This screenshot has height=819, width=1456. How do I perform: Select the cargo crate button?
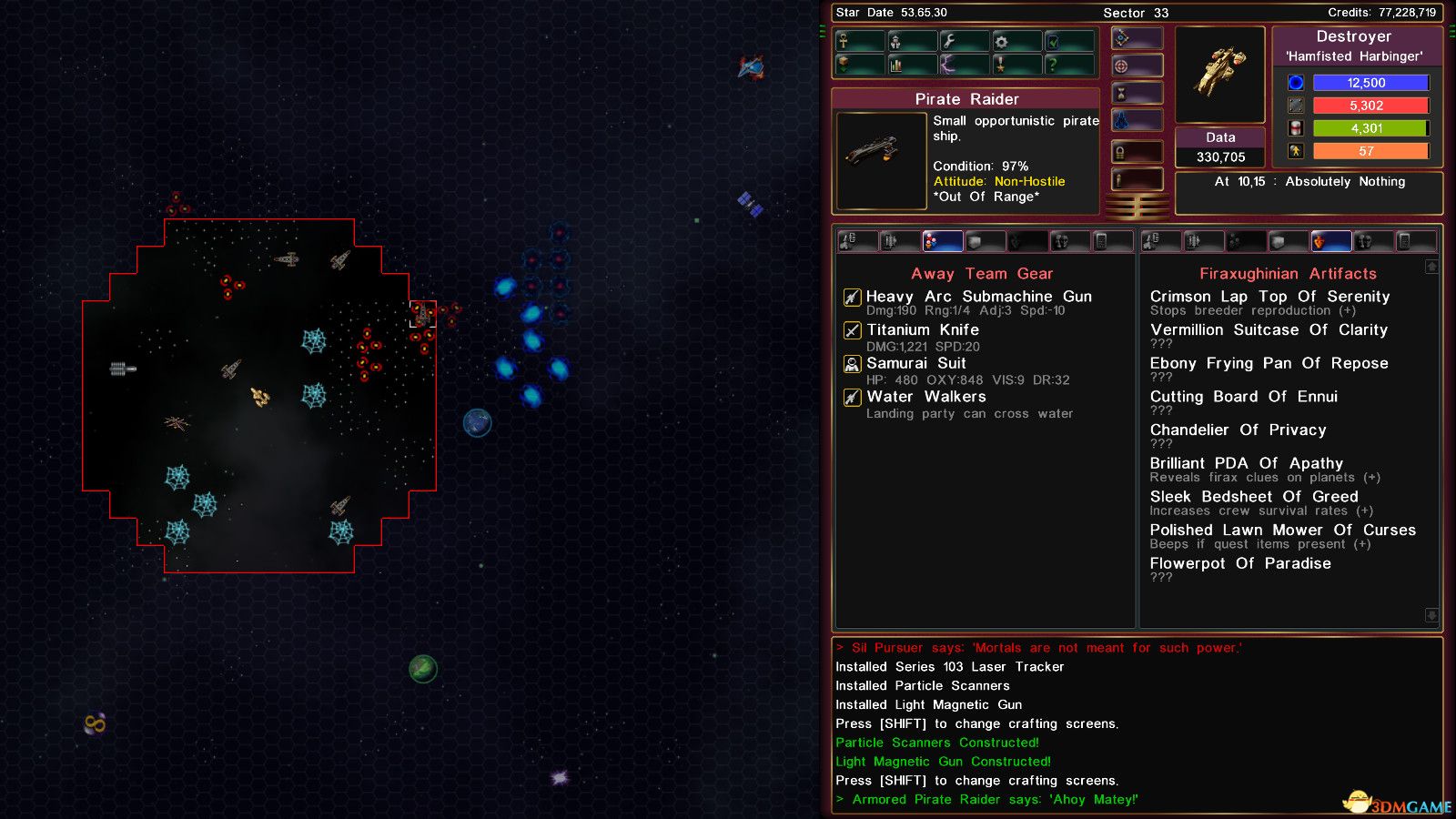pyautogui.click(x=859, y=65)
